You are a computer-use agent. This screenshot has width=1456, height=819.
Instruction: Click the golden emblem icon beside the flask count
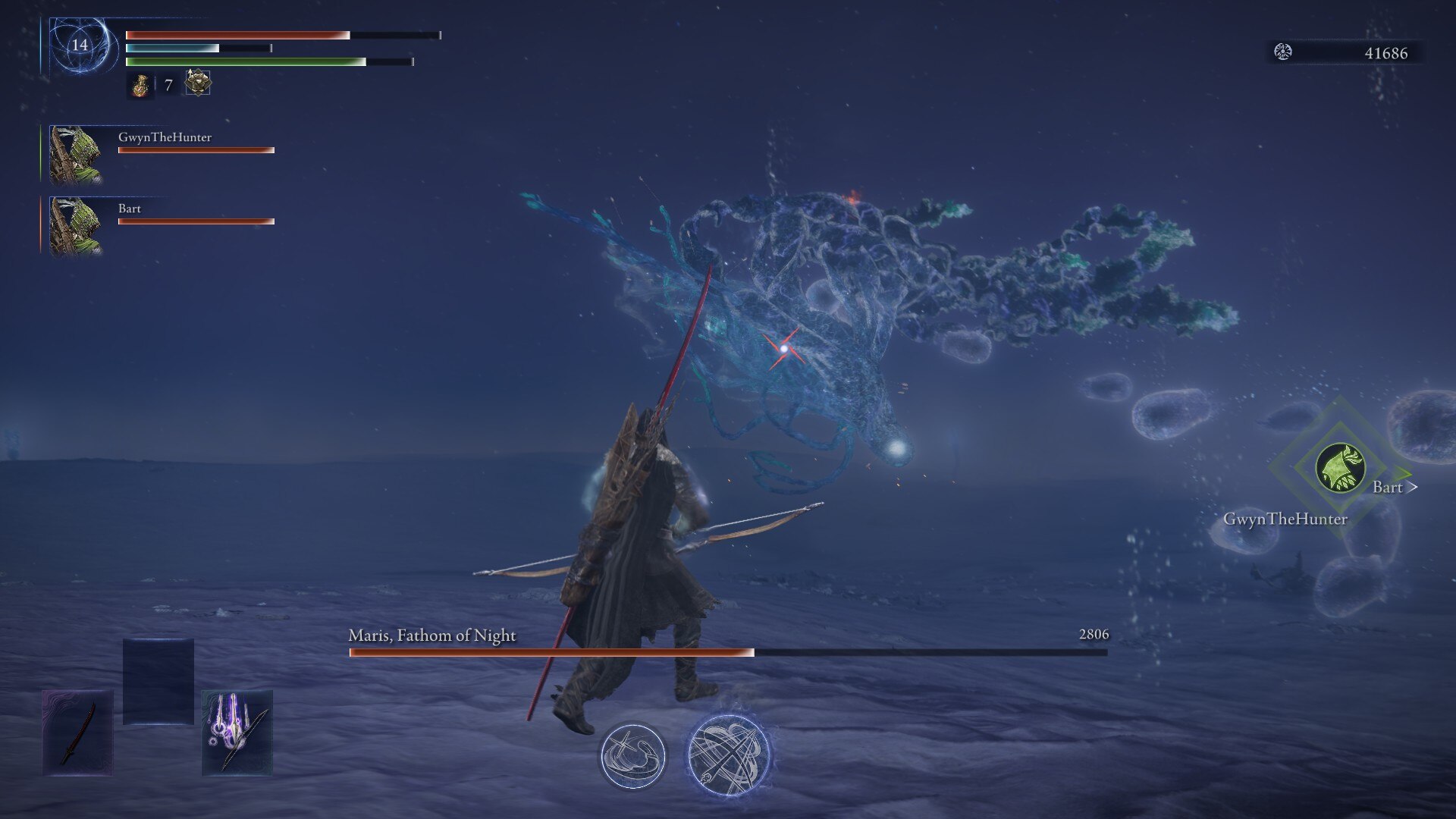[198, 83]
